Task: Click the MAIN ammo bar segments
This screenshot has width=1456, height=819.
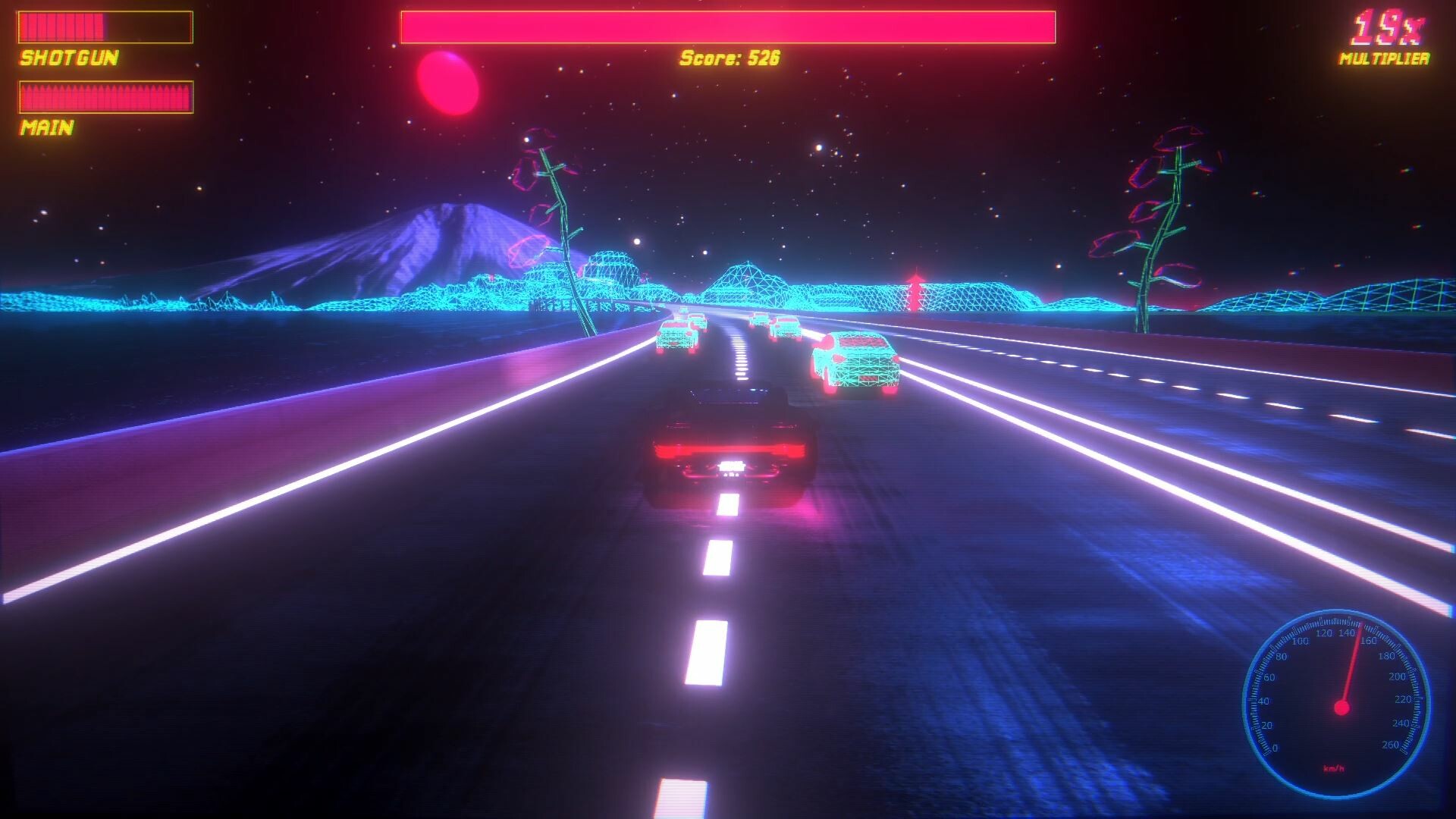Action: [x=106, y=96]
